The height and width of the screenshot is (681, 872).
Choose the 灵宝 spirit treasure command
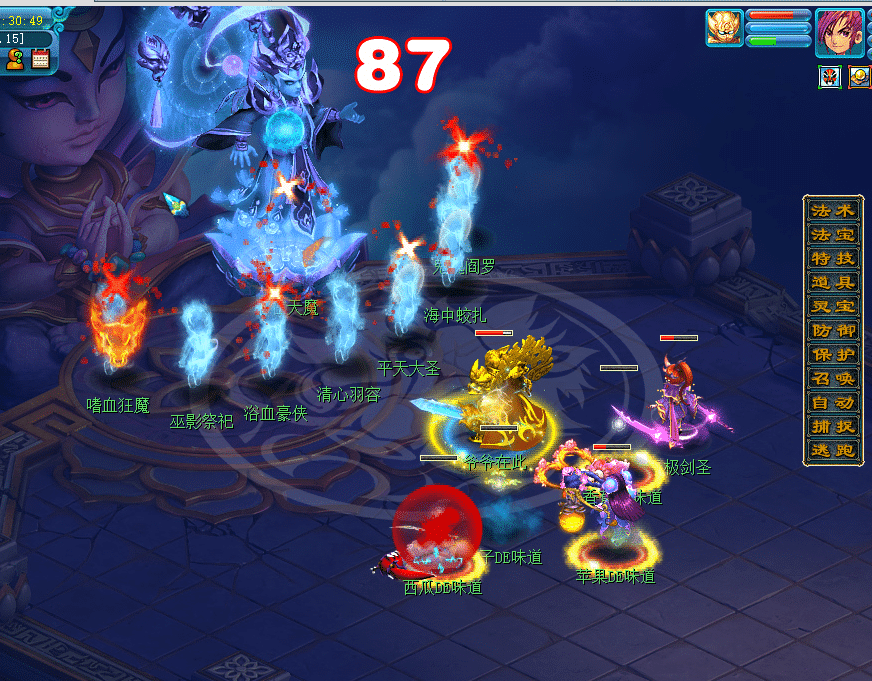(832, 308)
